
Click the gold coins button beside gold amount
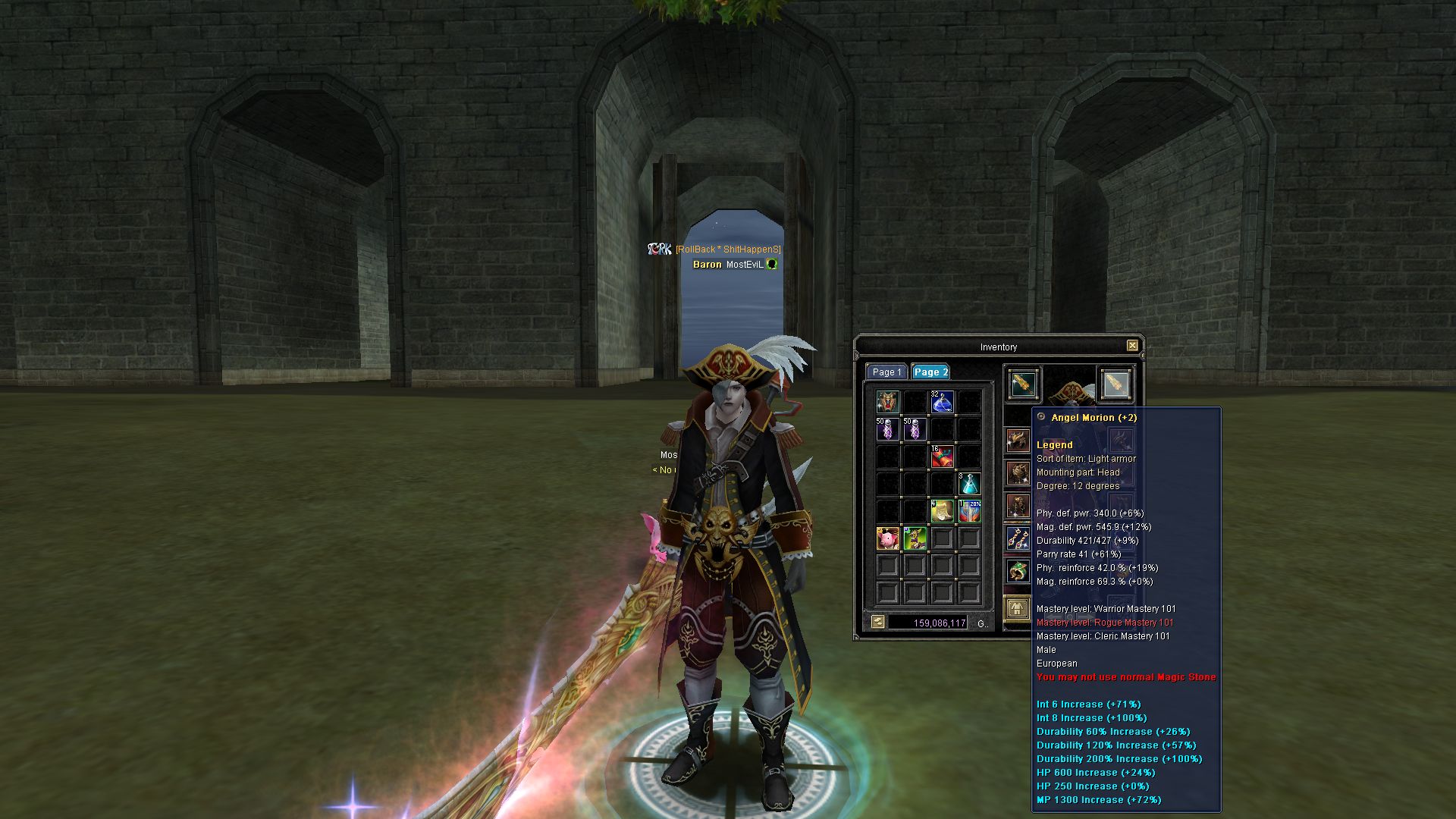tap(877, 622)
